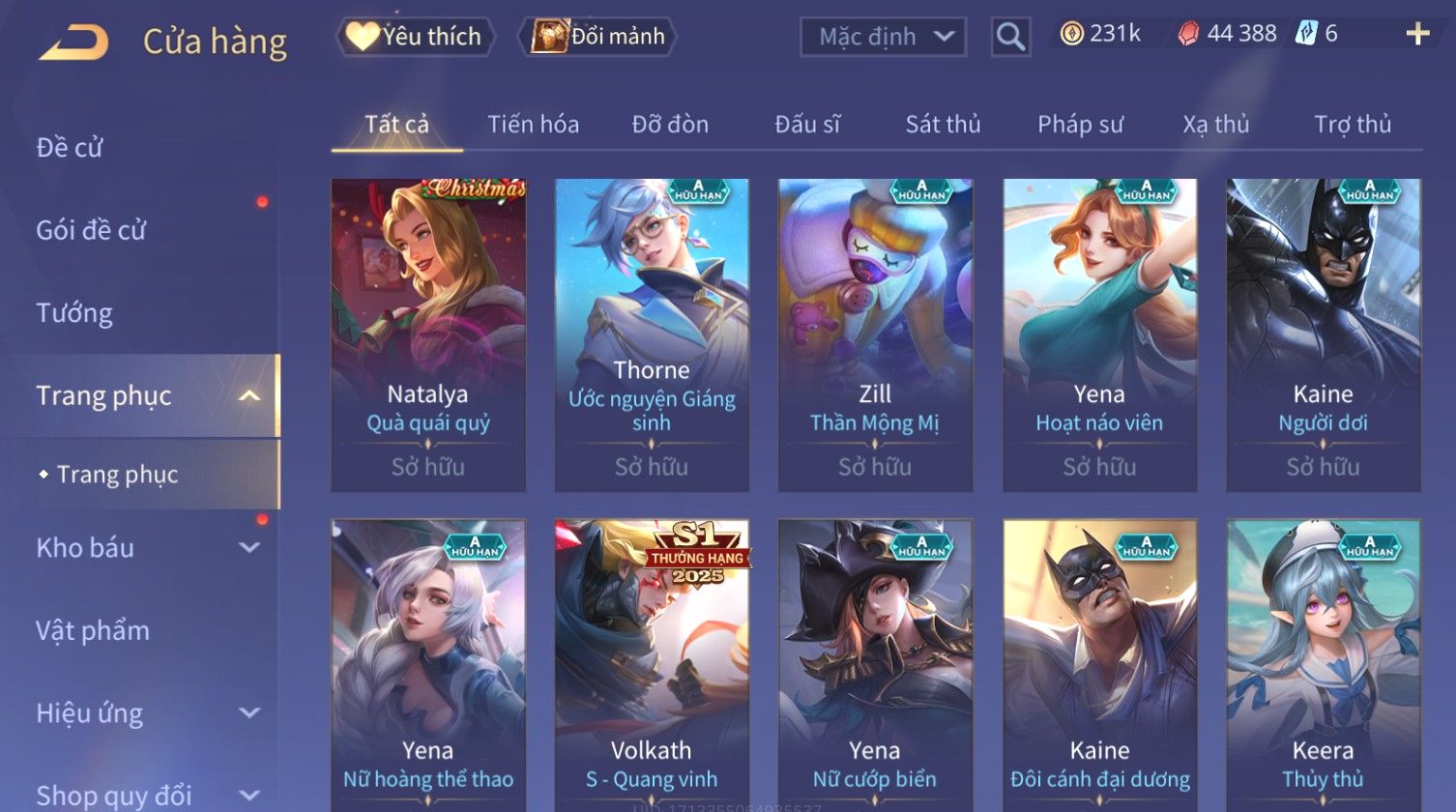
Task: Add currency with the plus button
Action: (1417, 35)
